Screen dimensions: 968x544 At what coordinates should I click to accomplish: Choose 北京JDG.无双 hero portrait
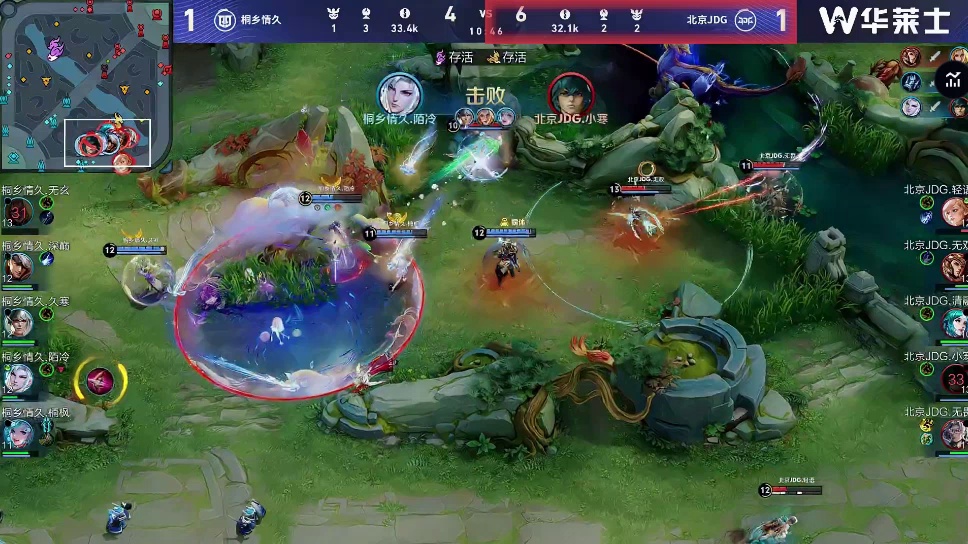click(x=953, y=266)
